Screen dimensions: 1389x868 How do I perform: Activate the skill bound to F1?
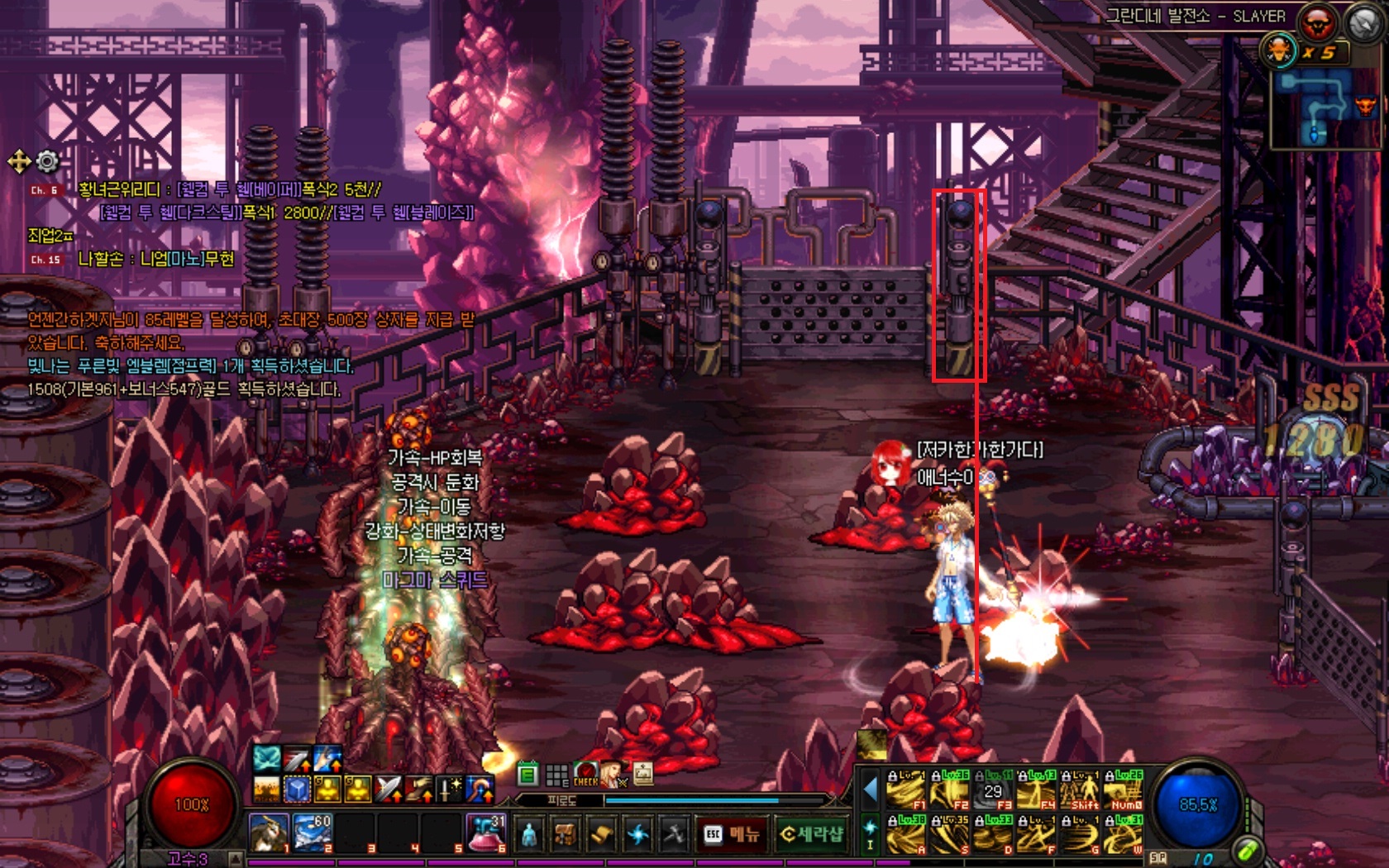[905, 791]
